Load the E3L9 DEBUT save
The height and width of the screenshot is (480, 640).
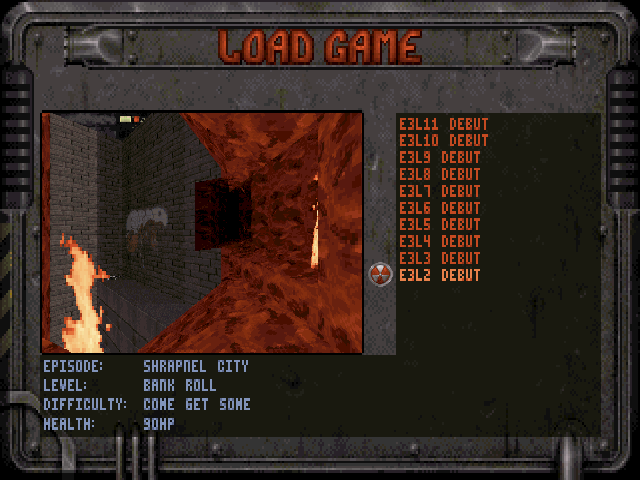pos(439,158)
